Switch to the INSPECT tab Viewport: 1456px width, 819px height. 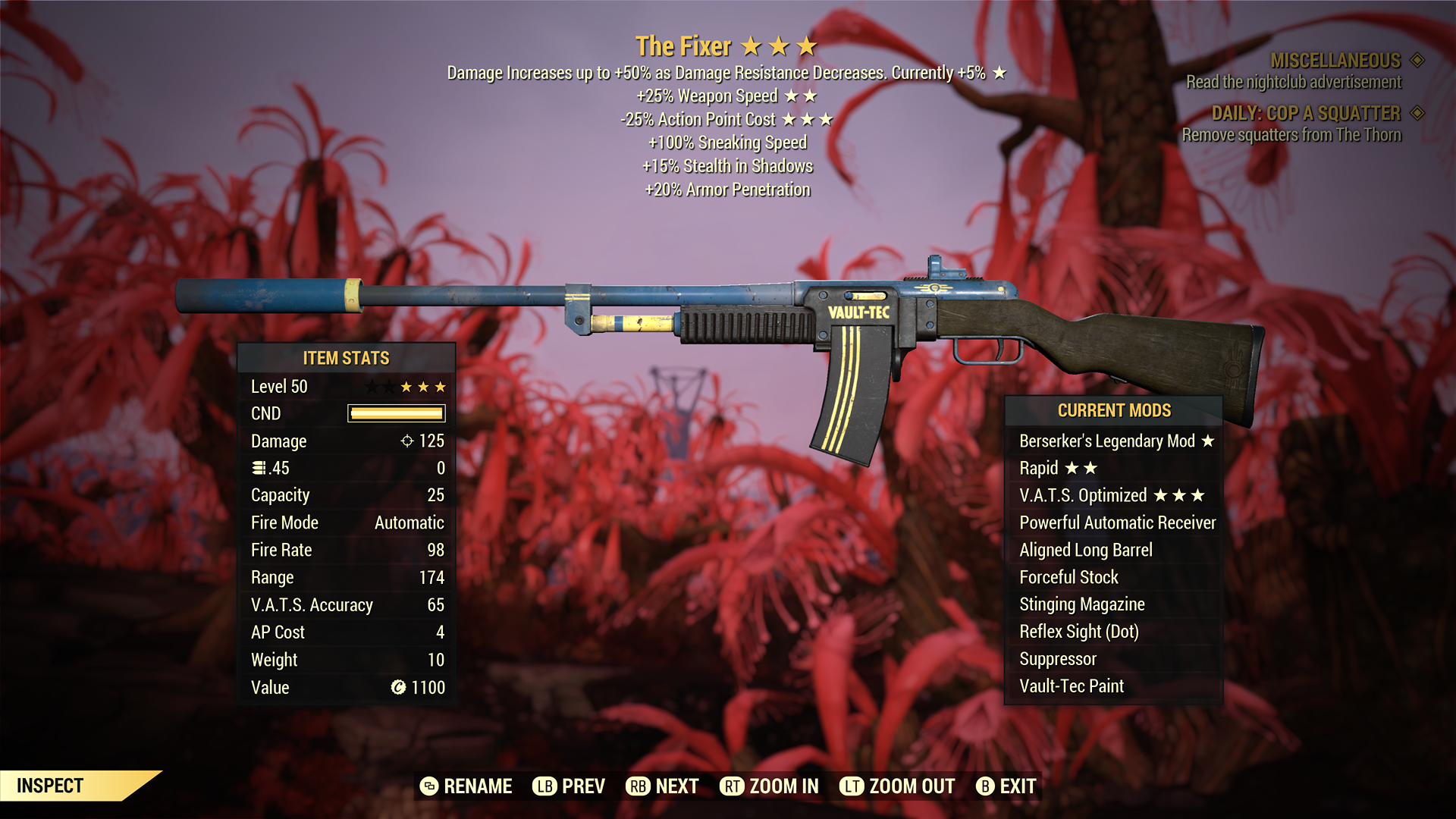click(48, 786)
